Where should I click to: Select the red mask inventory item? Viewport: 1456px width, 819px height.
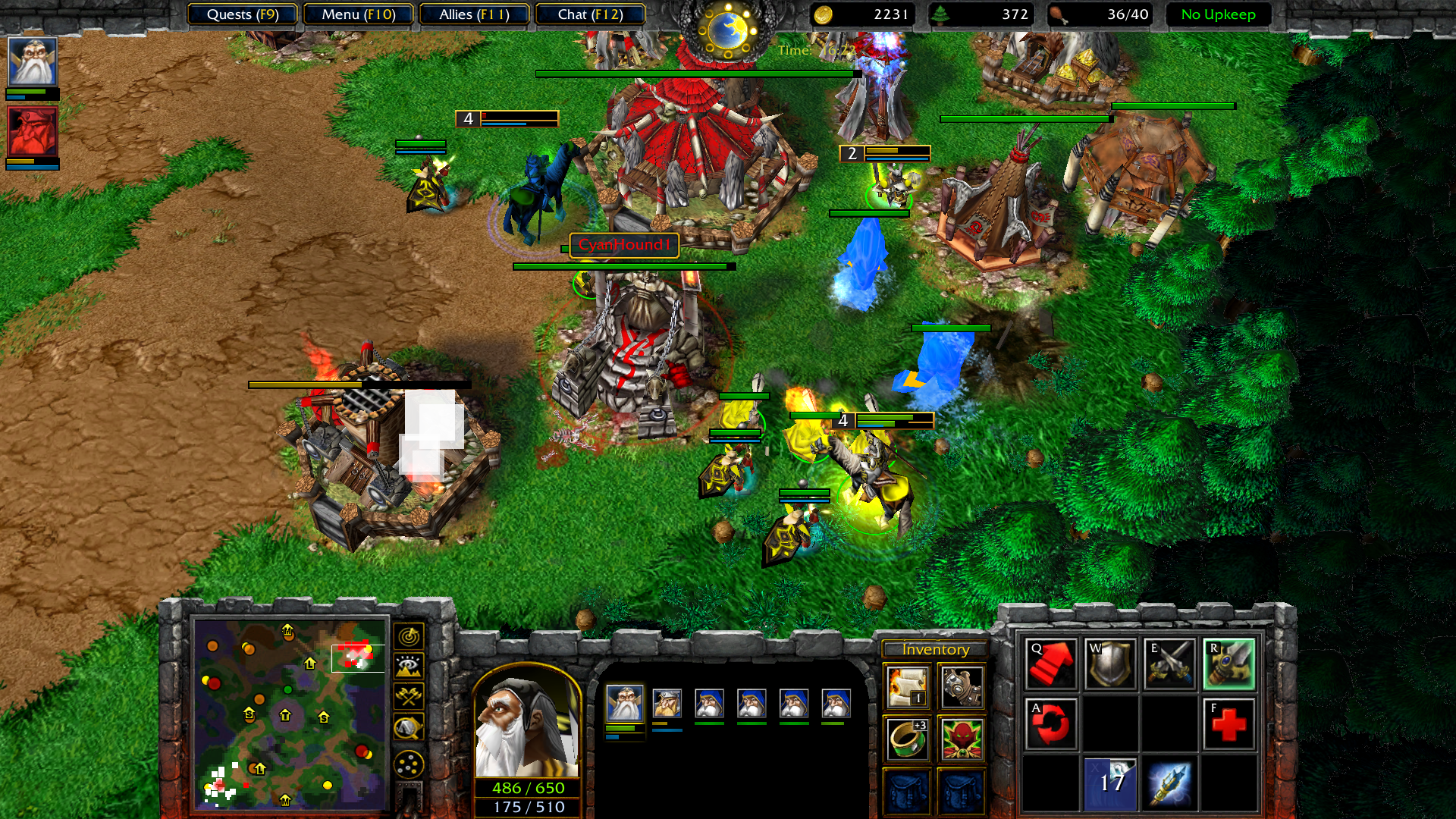[x=962, y=739]
